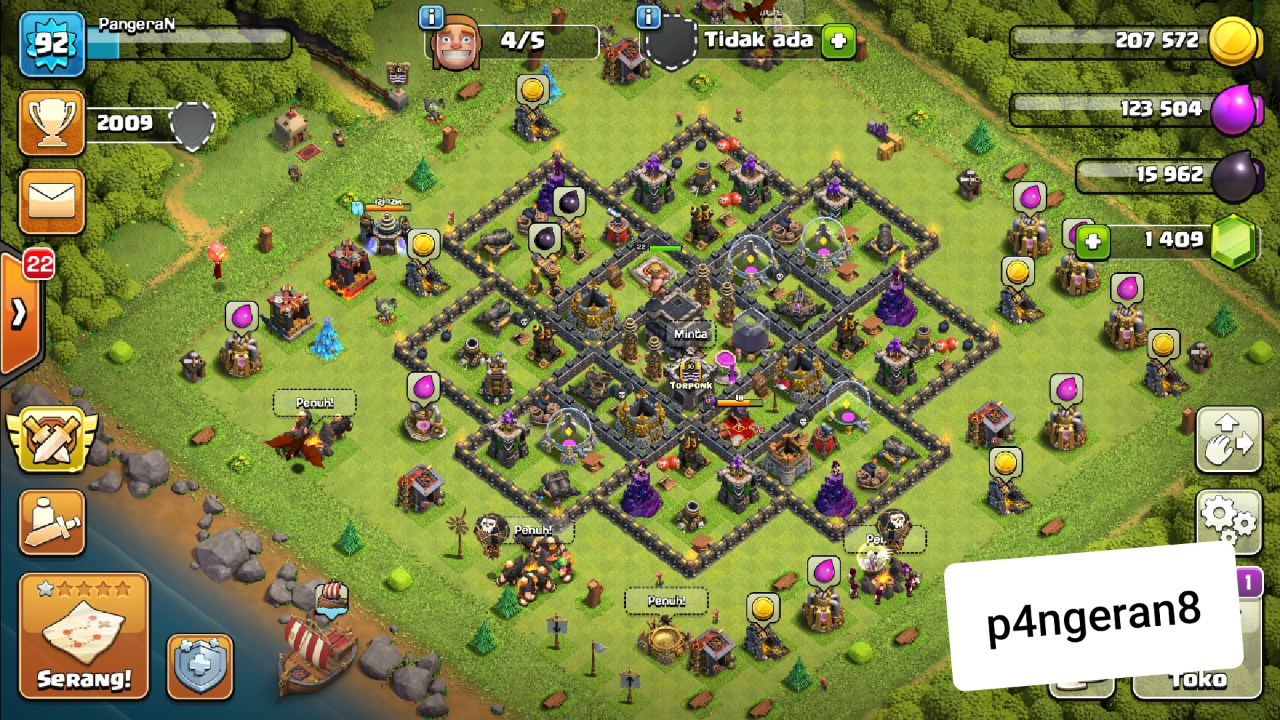Screen dimensions: 1280x720
Task: Tap the Minta request bubble
Action: (x=691, y=333)
